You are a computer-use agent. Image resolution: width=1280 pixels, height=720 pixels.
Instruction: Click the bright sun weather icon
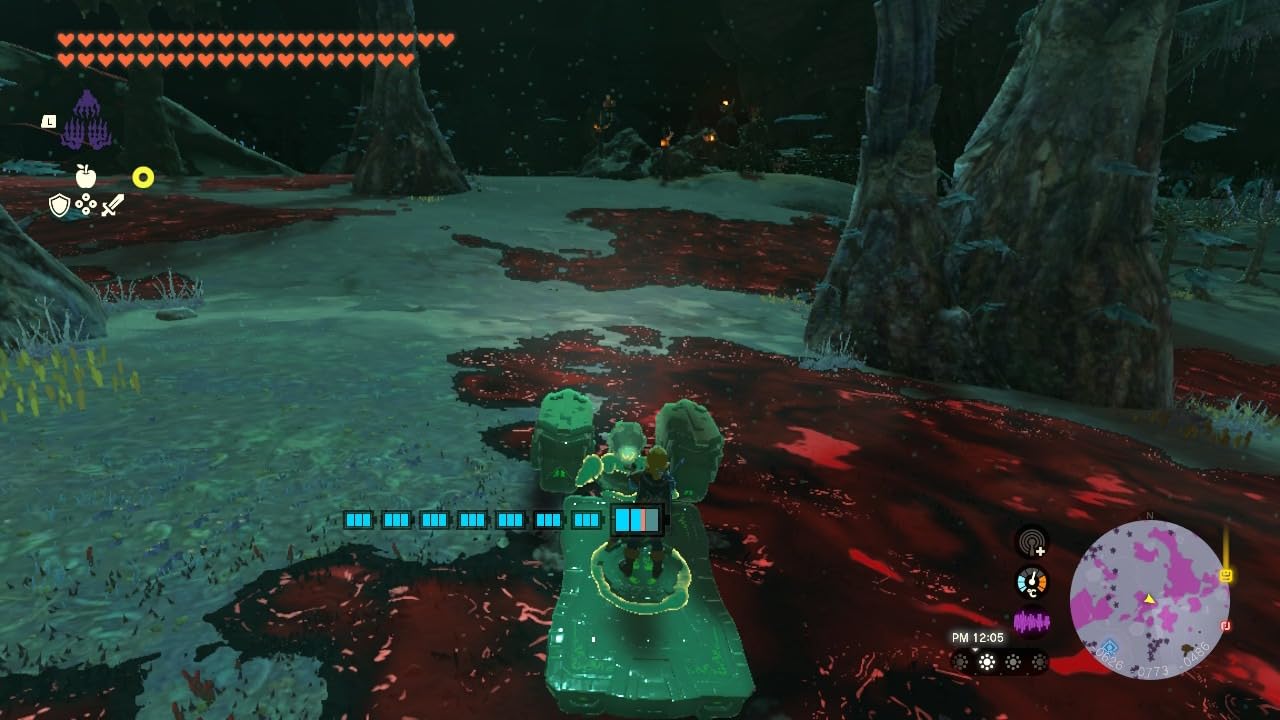[987, 662]
